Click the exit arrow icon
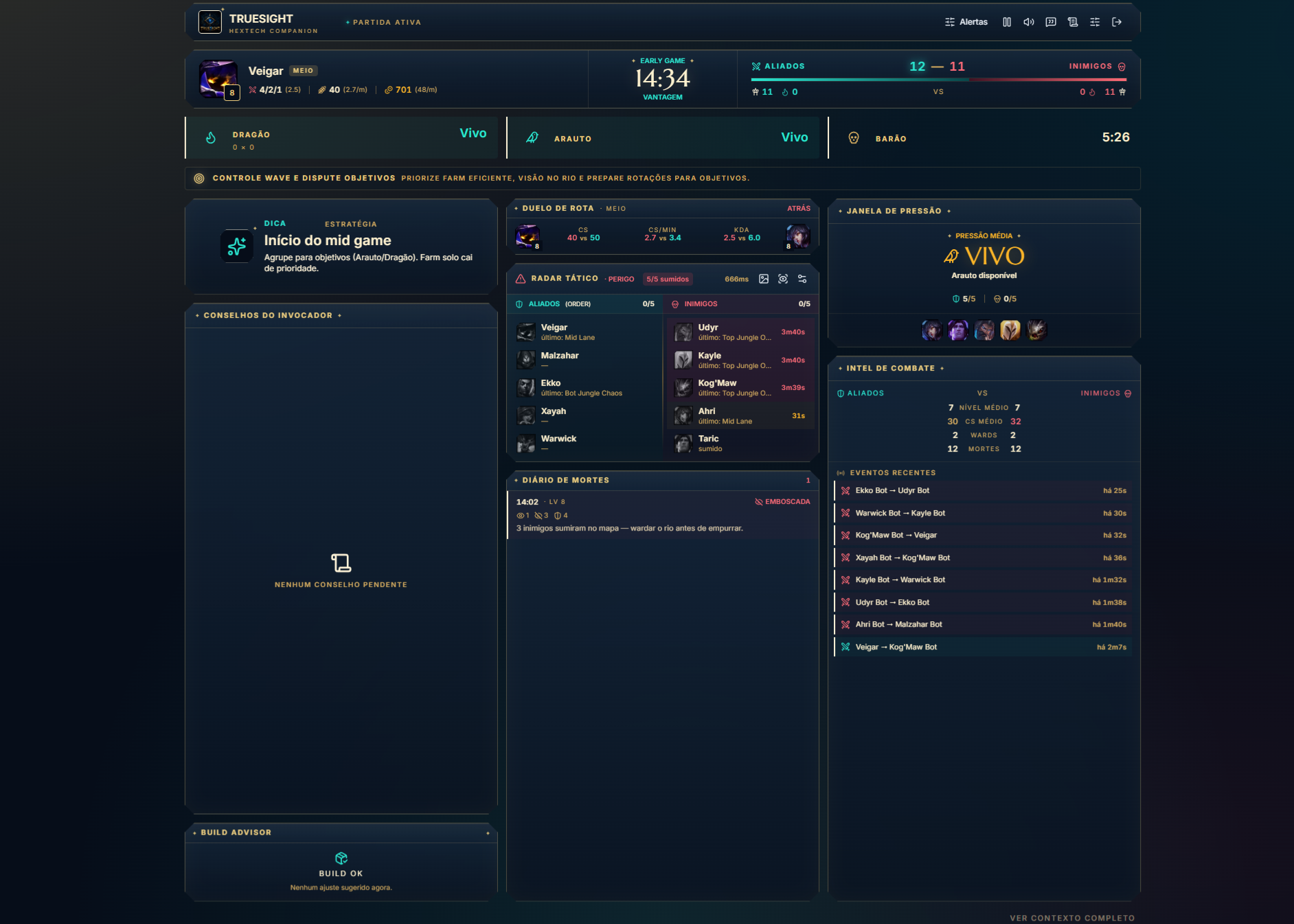 click(1117, 22)
